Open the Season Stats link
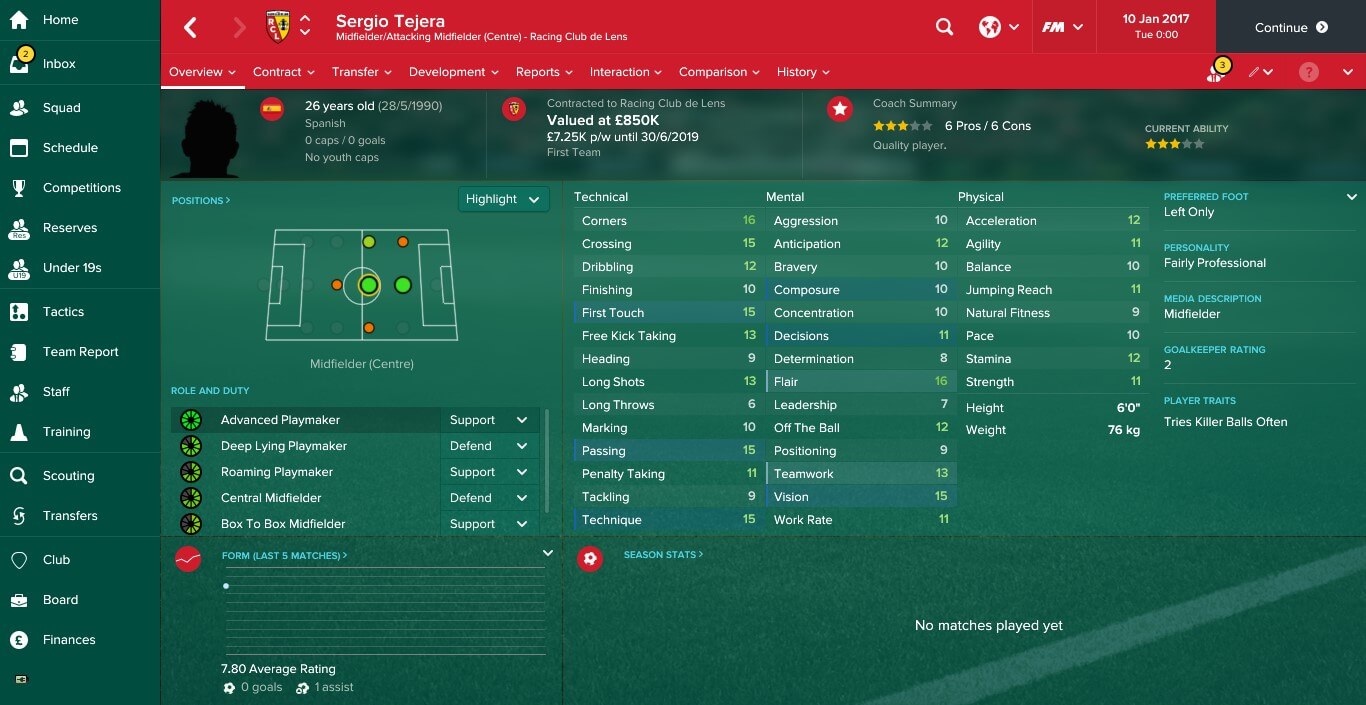This screenshot has height=705, width=1366. (x=662, y=555)
